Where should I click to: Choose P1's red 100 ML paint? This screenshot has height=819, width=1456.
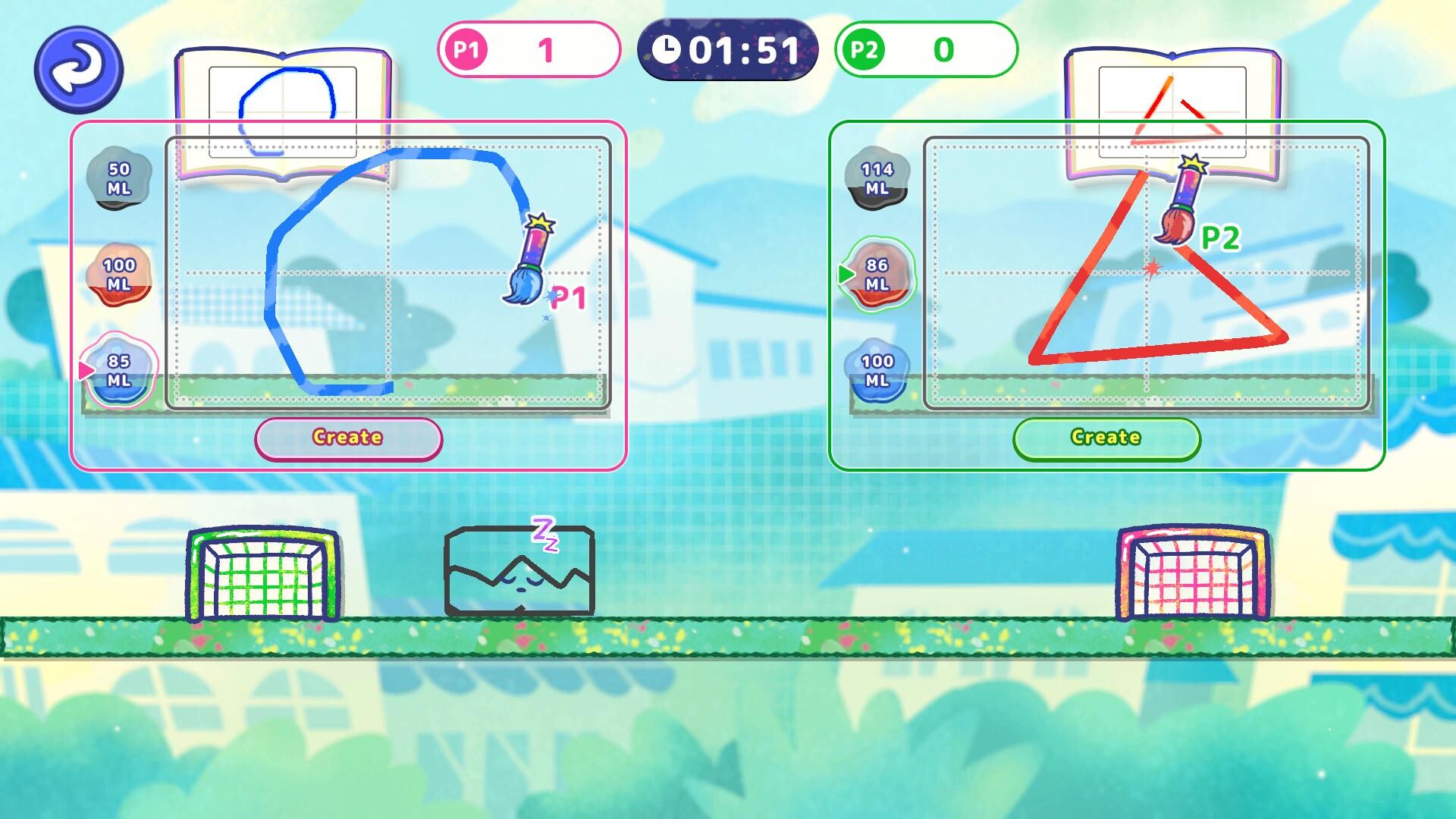coord(119,274)
